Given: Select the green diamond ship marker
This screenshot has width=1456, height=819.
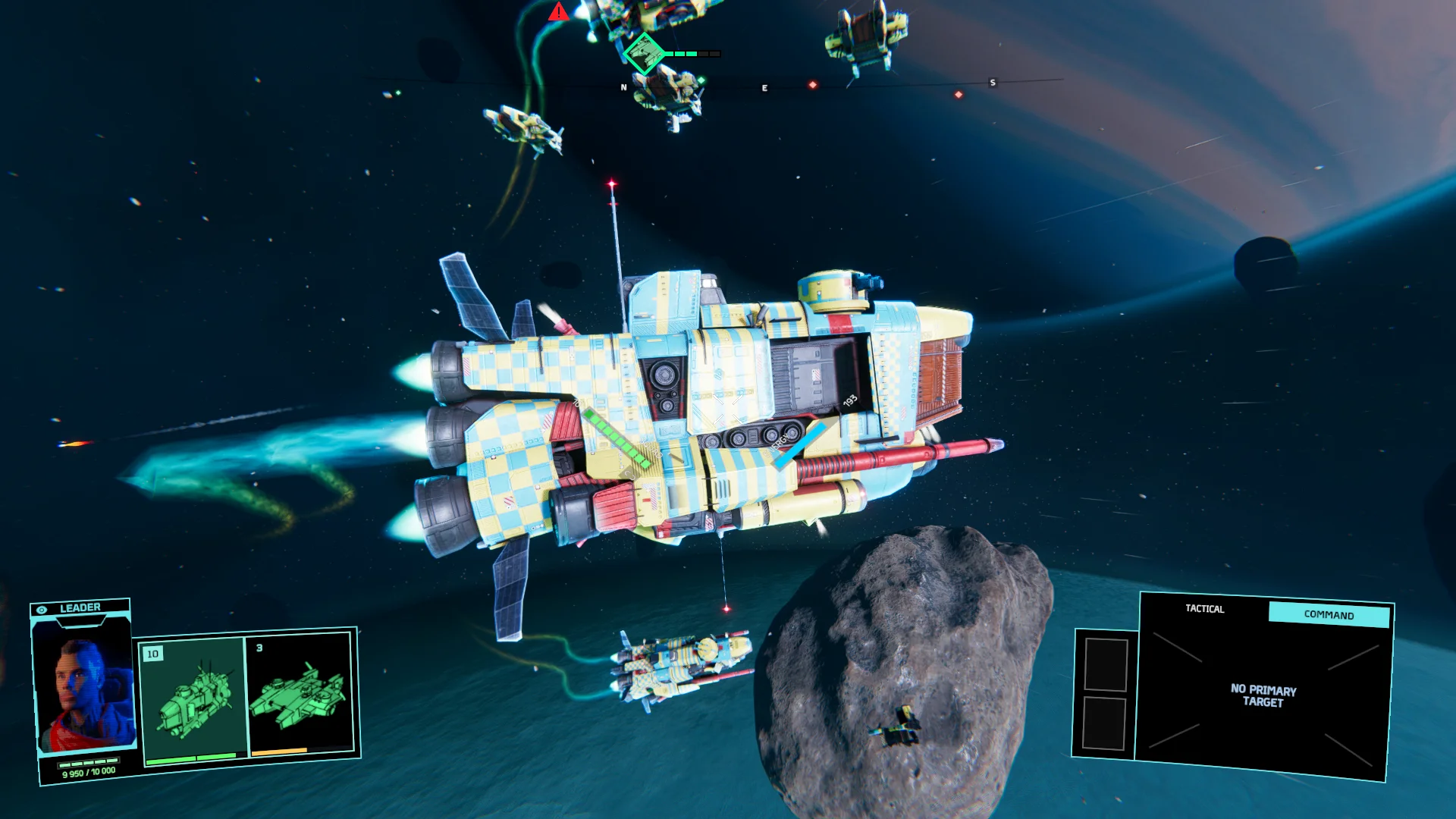Looking at the screenshot, I should [x=644, y=53].
